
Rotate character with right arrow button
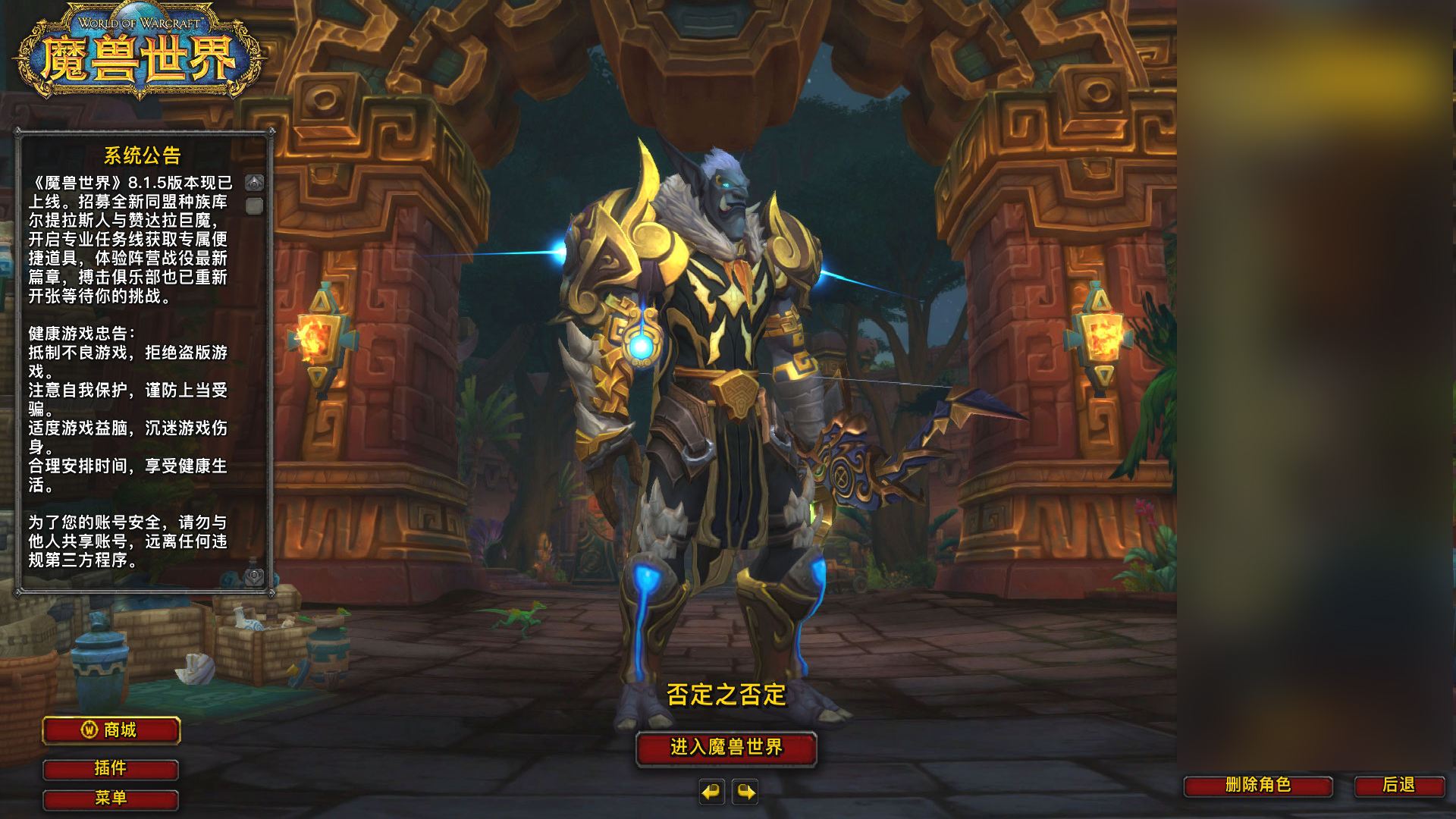tap(745, 792)
